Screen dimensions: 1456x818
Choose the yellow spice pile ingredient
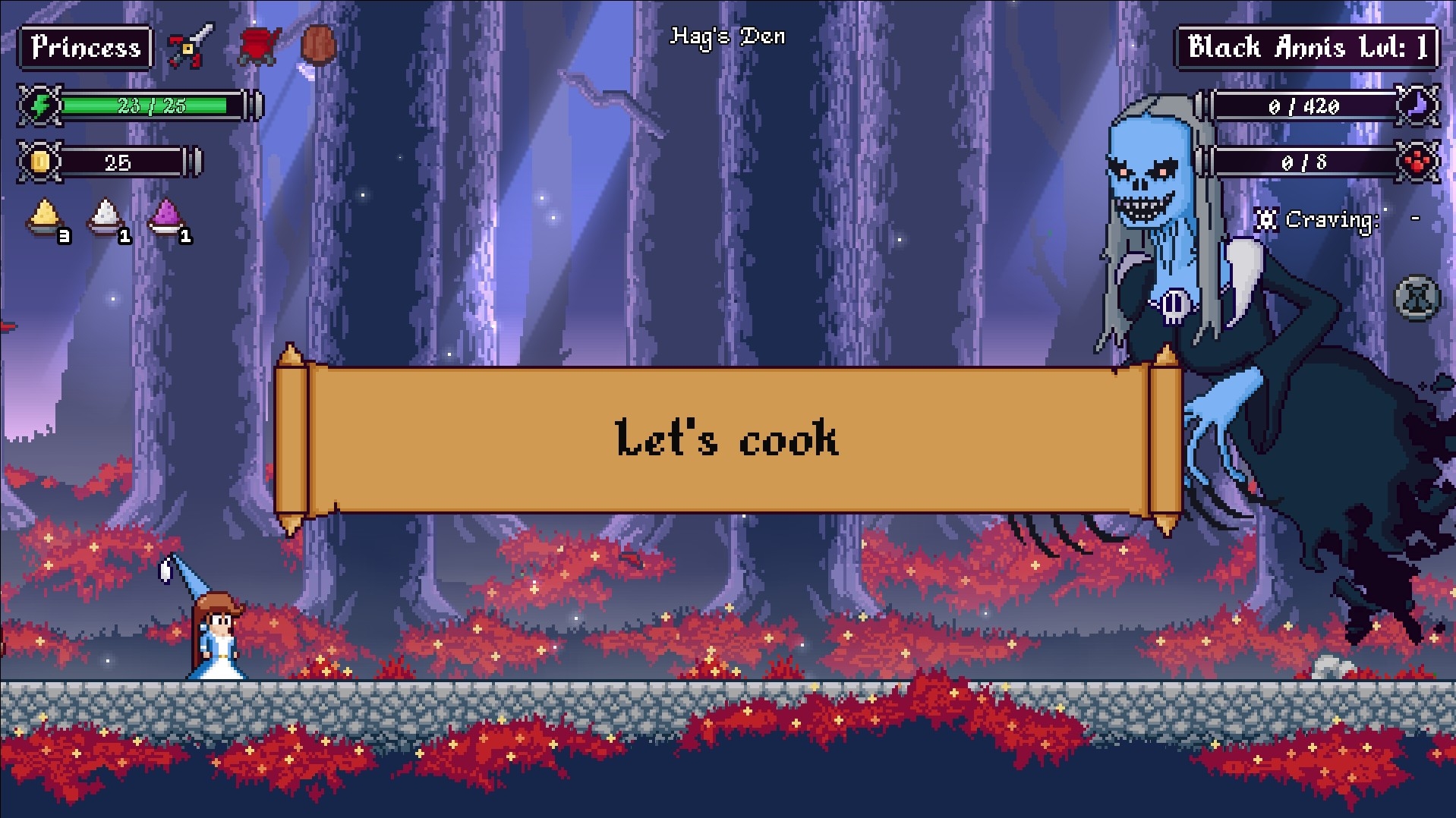[45, 217]
